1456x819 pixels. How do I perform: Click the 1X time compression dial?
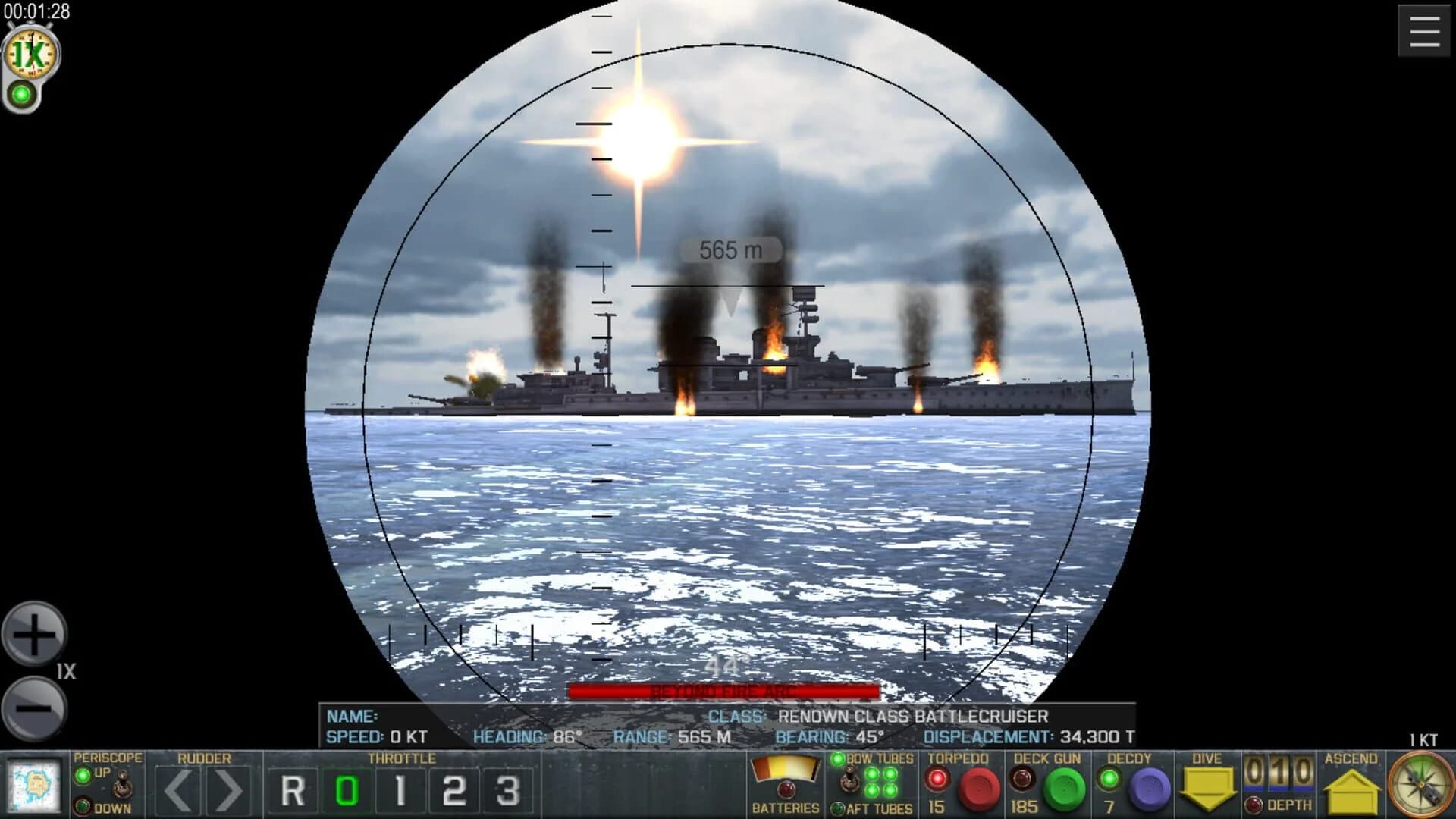(30, 53)
